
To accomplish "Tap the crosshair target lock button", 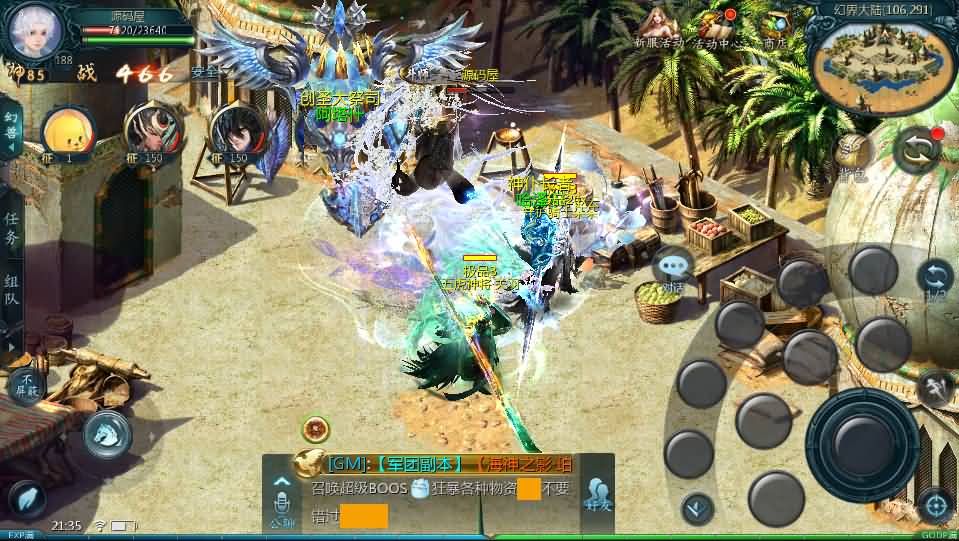I will (934, 503).
